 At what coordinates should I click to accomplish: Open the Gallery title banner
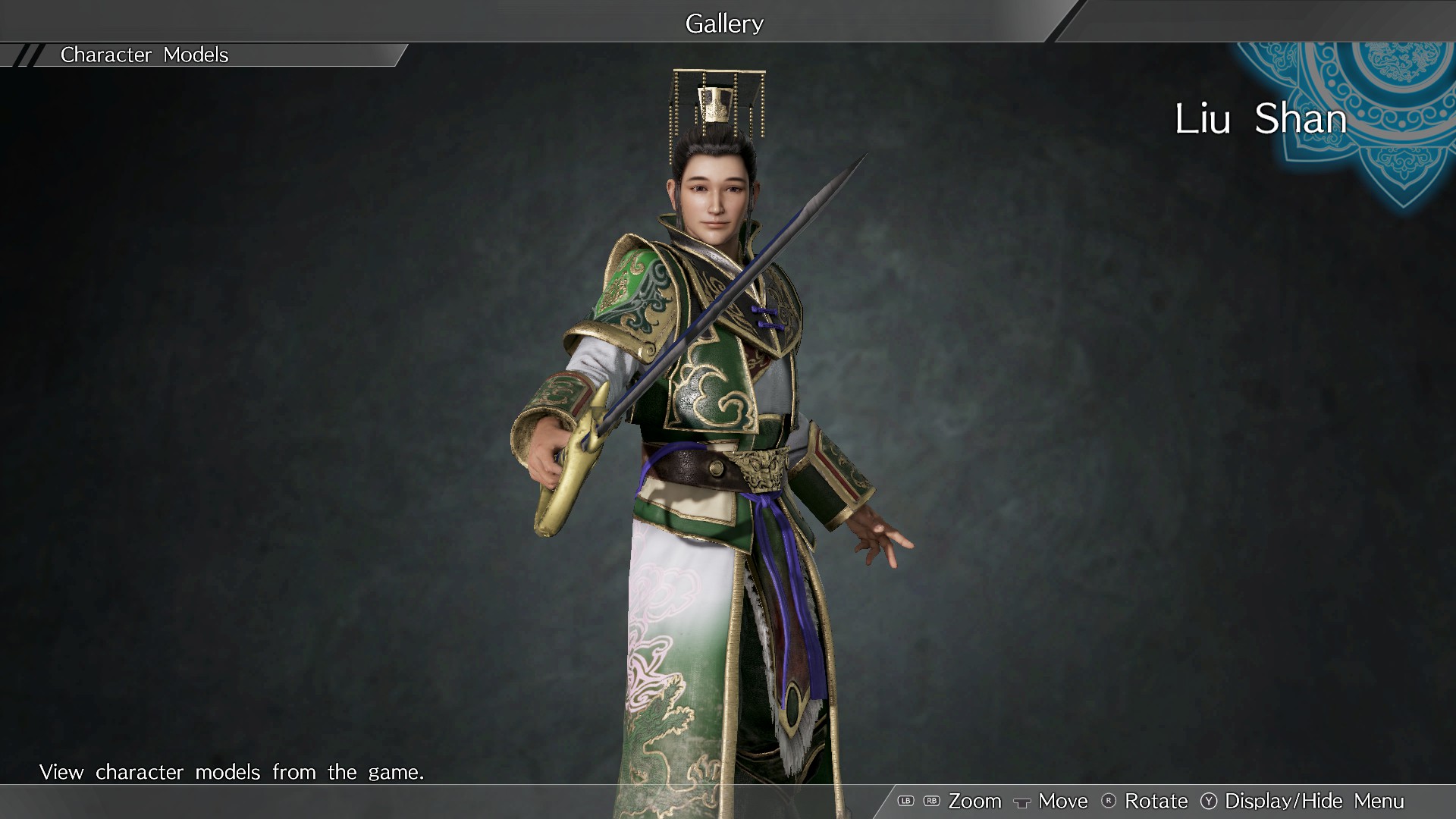(724, 23)
